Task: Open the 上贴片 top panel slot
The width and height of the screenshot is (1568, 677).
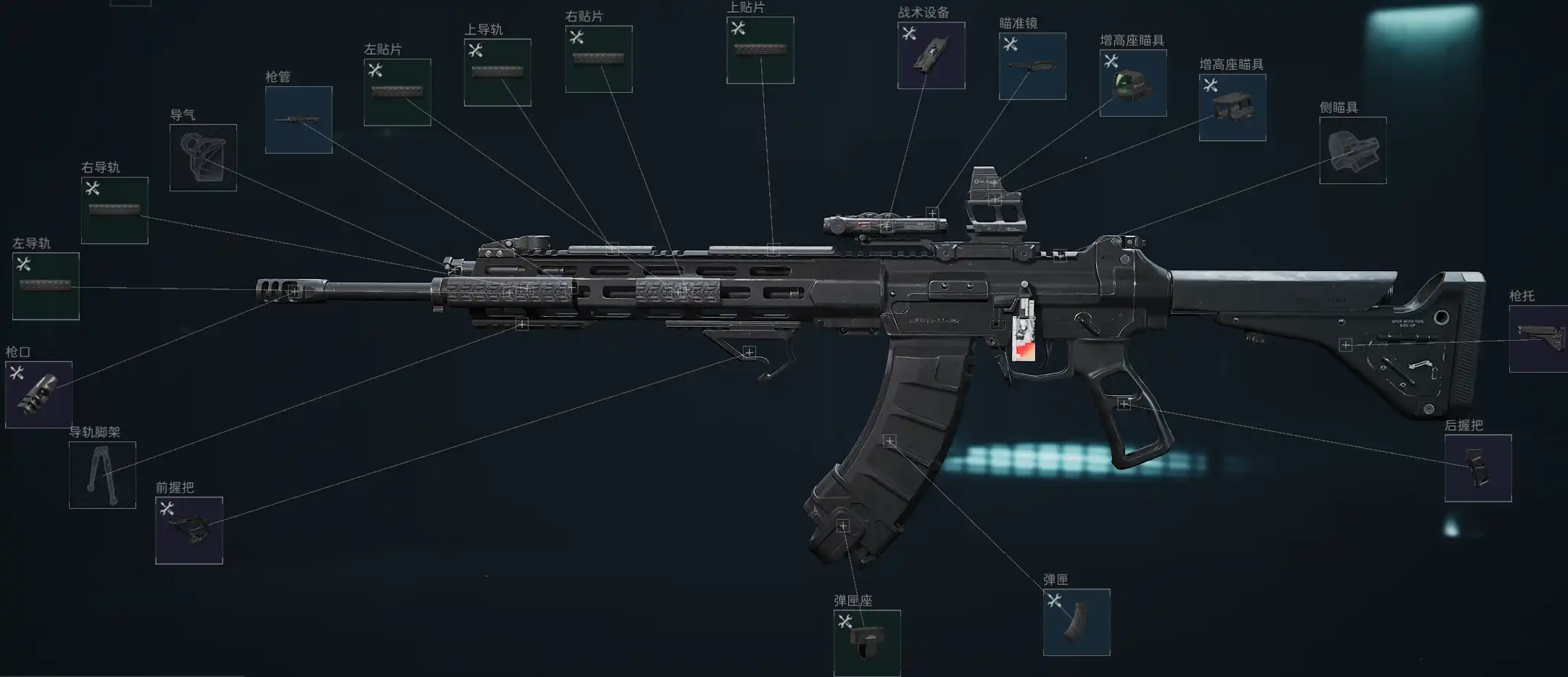Action: [760, 50]
